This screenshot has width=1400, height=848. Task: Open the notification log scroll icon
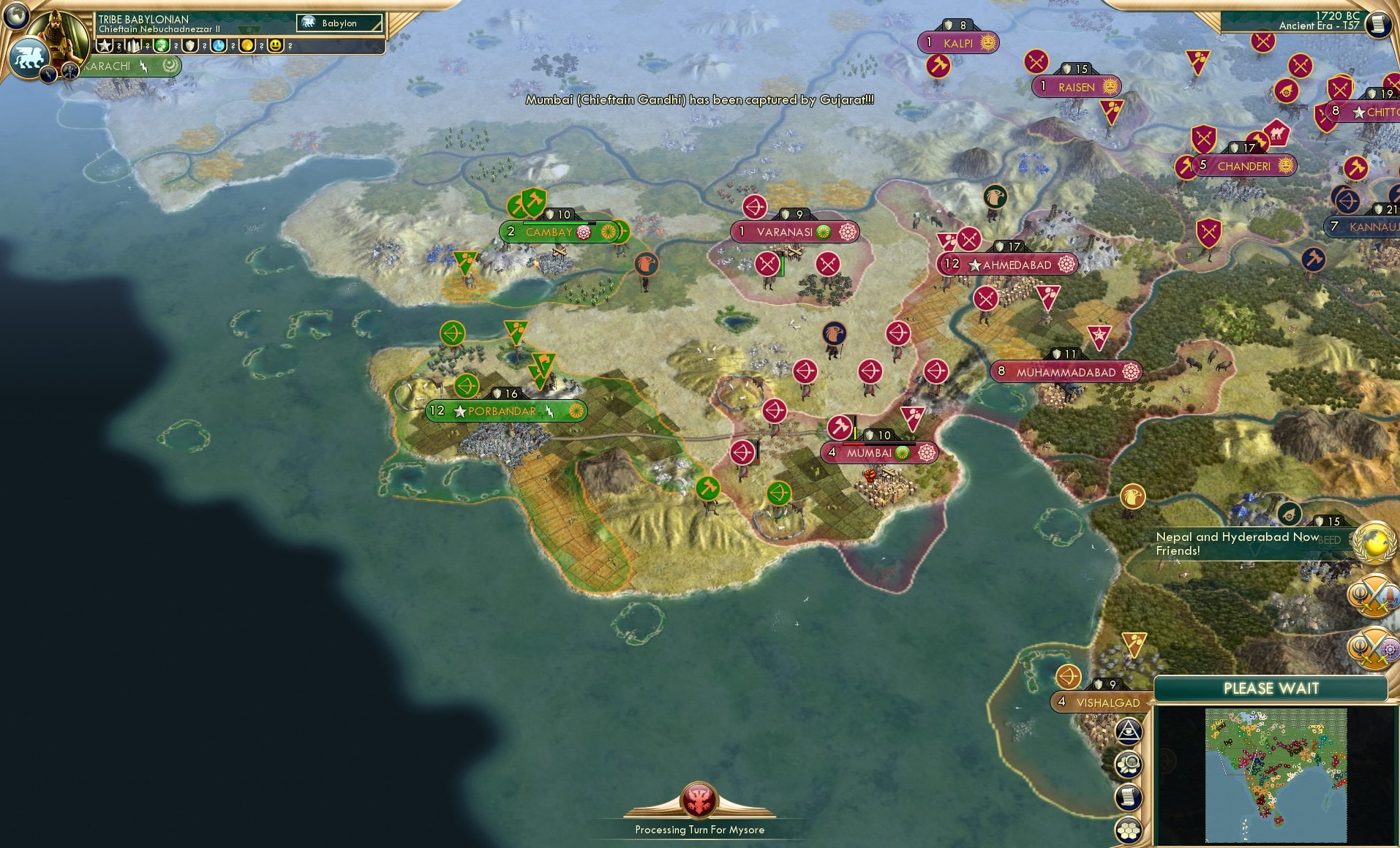tap(1129, 797)
